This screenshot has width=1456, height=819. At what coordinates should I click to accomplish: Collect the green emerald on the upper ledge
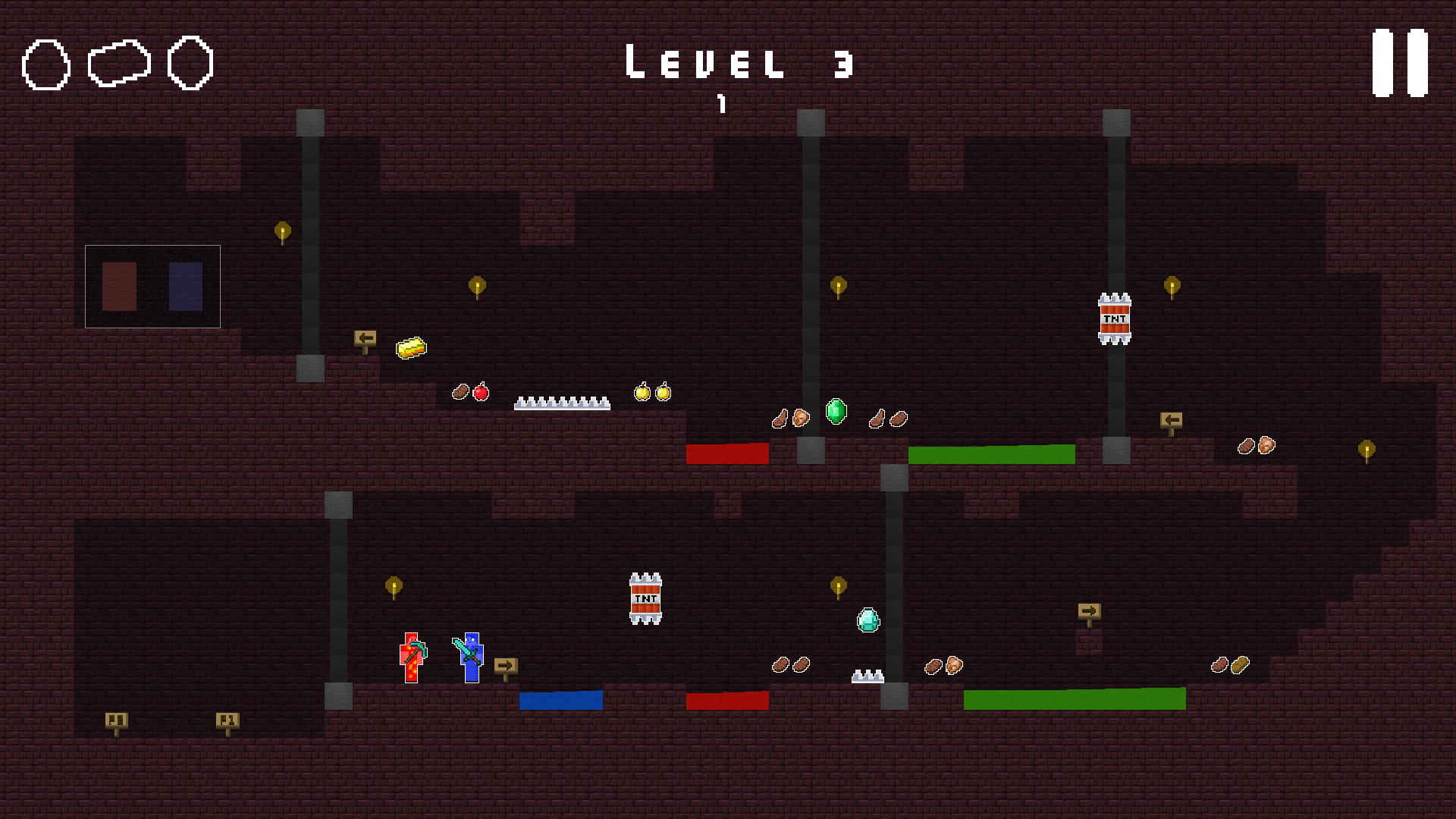[x=834, y=413]
